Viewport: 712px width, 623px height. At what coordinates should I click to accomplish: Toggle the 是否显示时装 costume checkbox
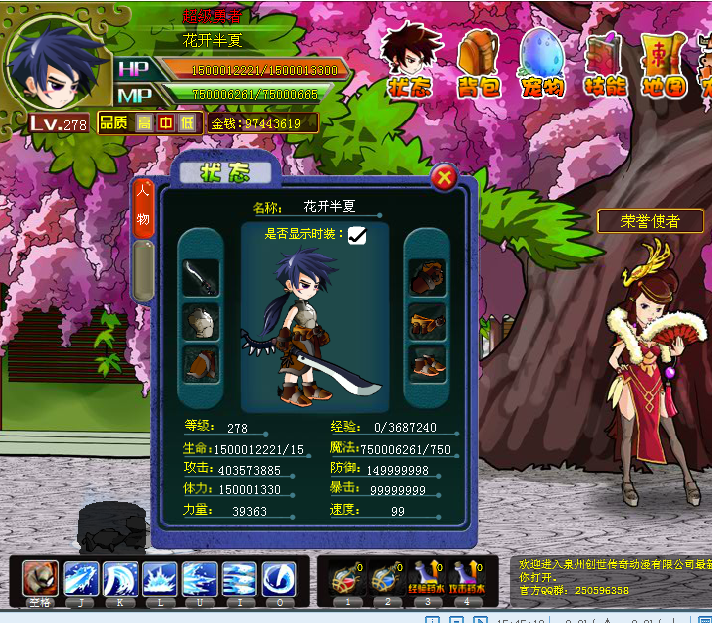tap(357, 235)
